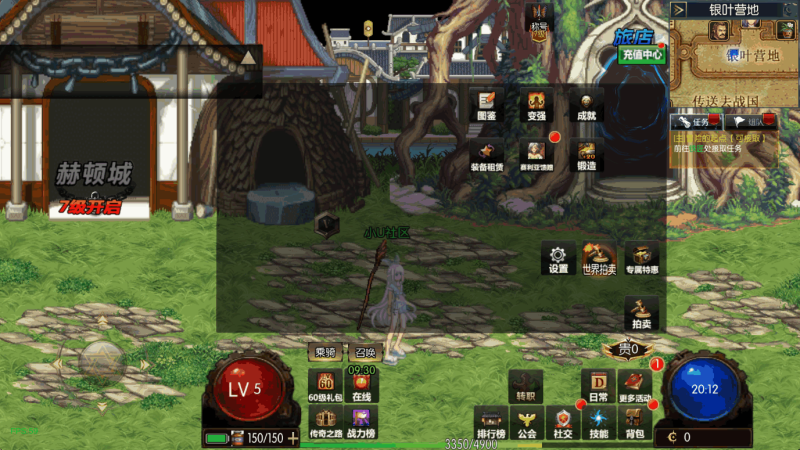Open the 公会 guild menu

[527, 421]
